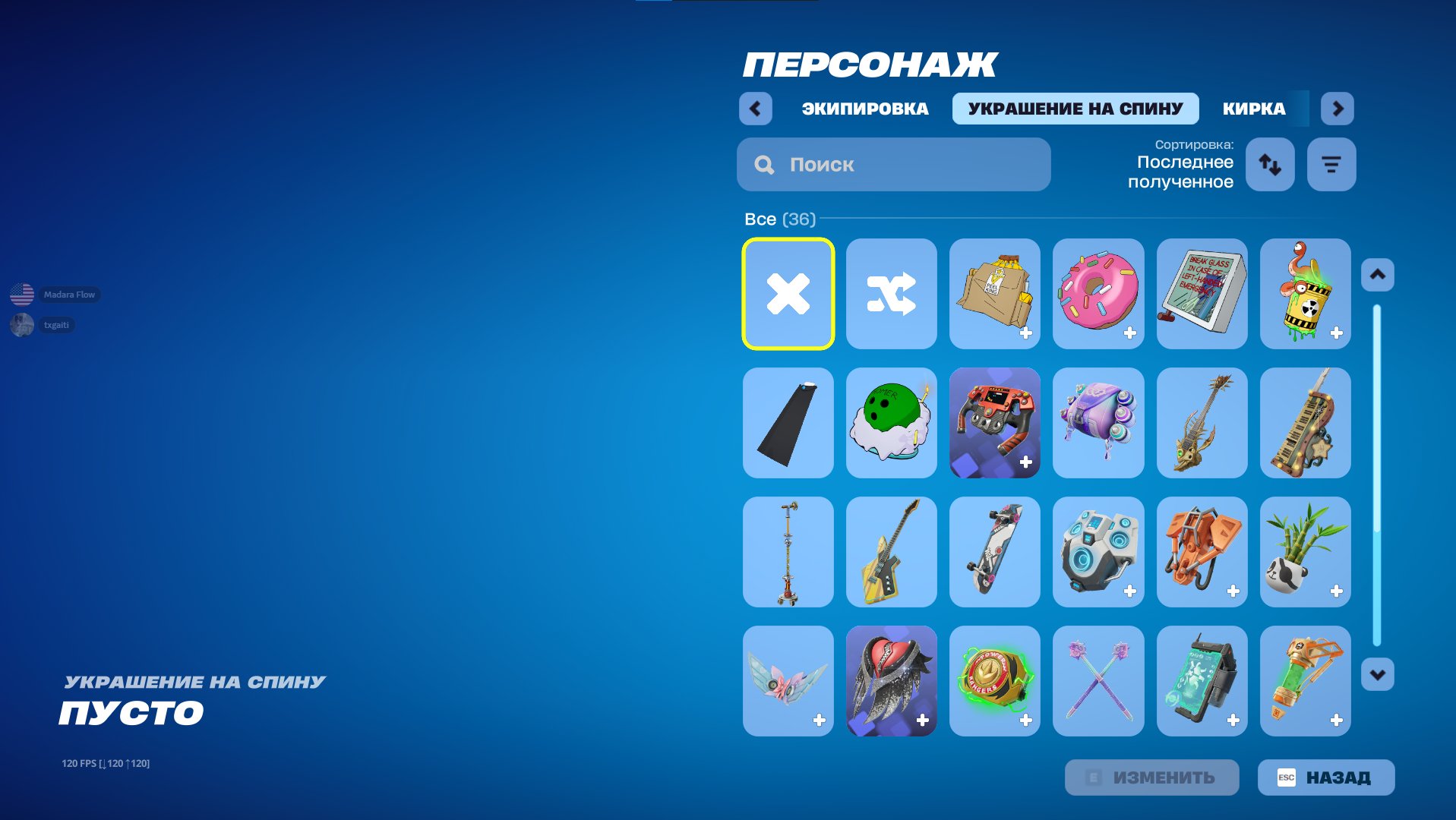The image size is (1456, 820).
Task: Click the sort direction arrows icon
Action: (x=1270, y=164)
